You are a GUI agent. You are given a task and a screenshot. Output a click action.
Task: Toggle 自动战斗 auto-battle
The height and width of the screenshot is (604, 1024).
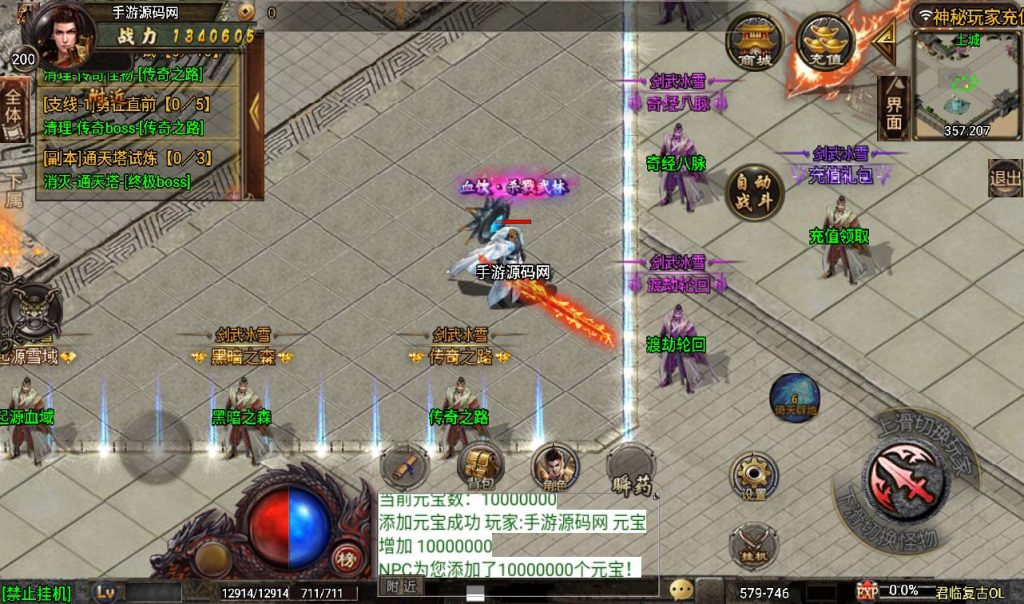[754, 191]
